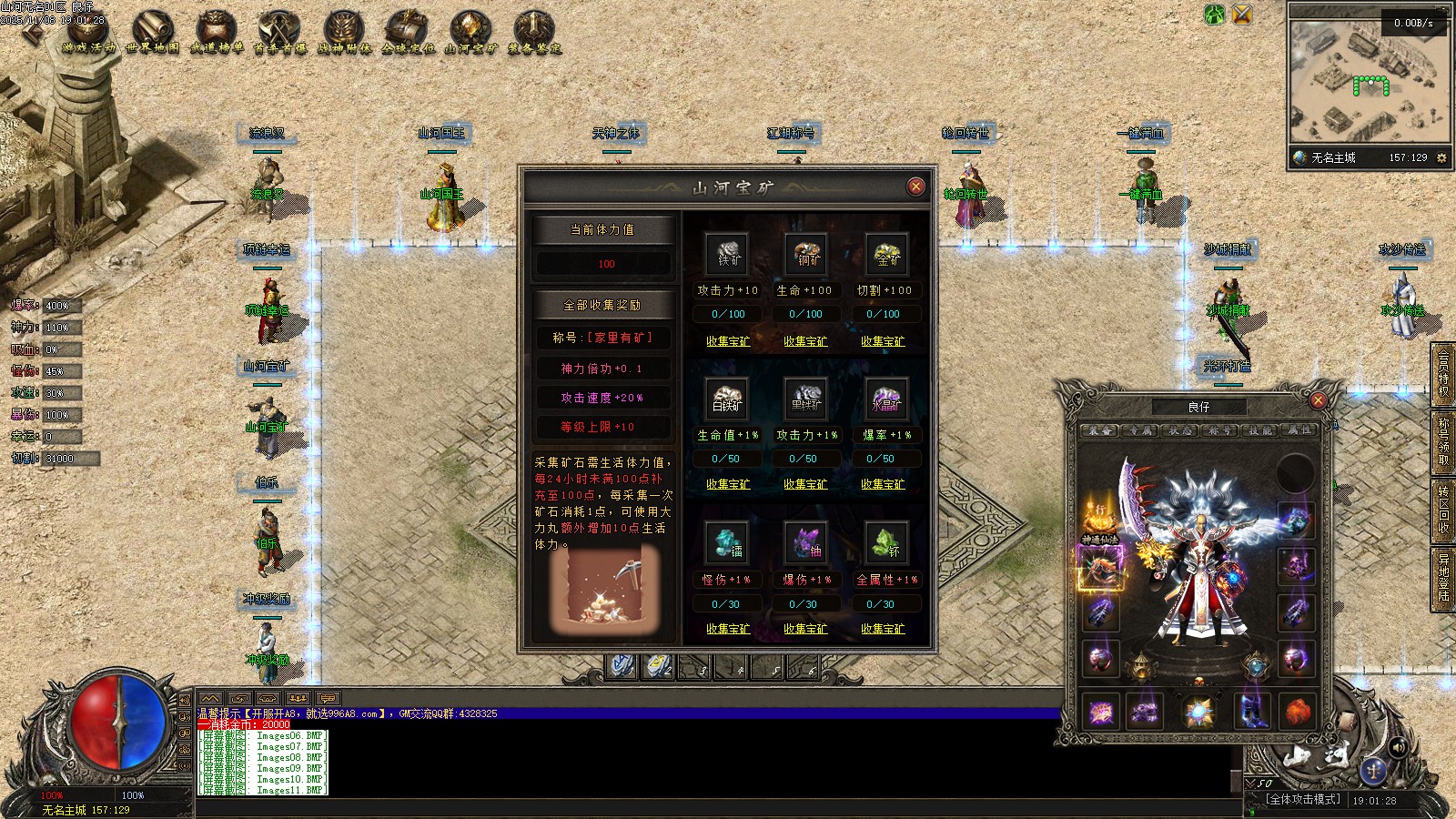Open the 游戏活动 game events menu
Viewport: 1456px width, 819px height.
click(x=89, y=33)
